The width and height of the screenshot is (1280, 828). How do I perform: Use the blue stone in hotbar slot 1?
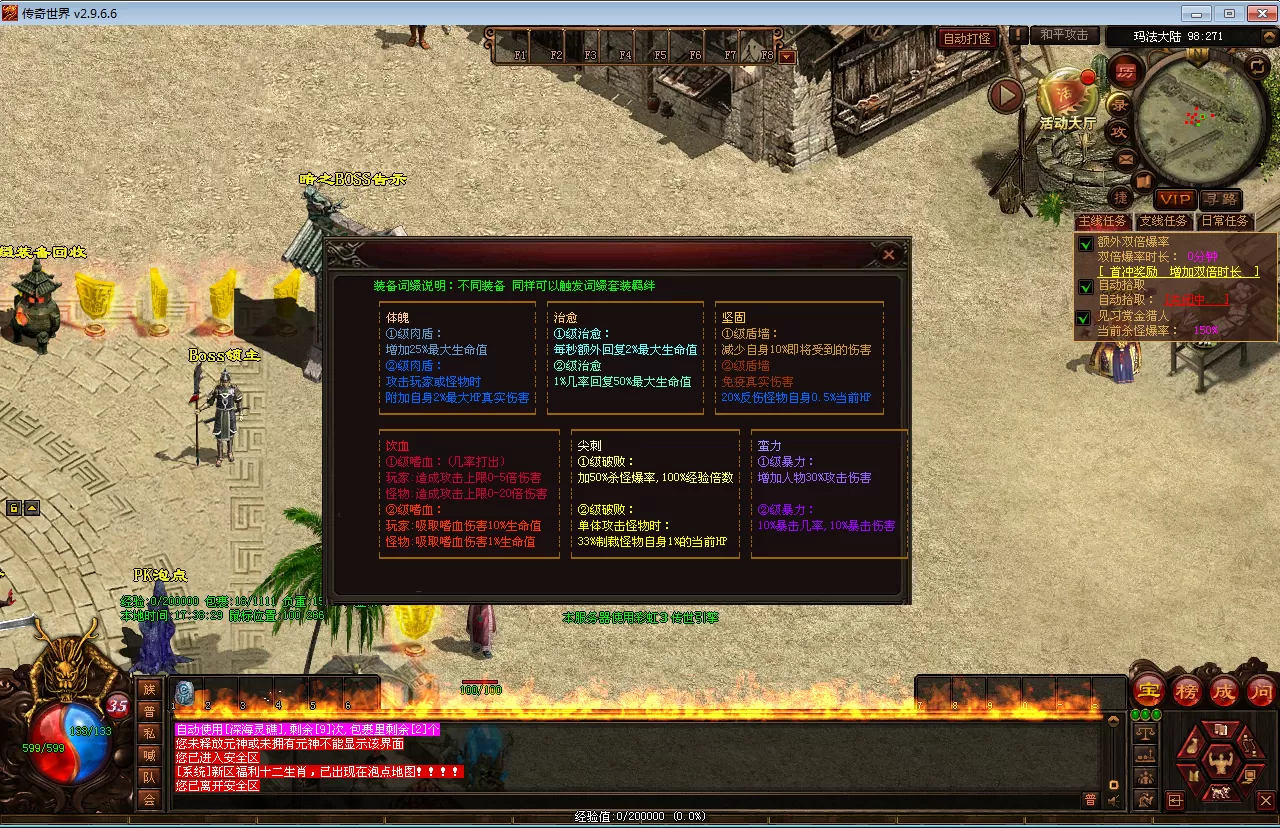pyautogui.click(x=184, y=691)
